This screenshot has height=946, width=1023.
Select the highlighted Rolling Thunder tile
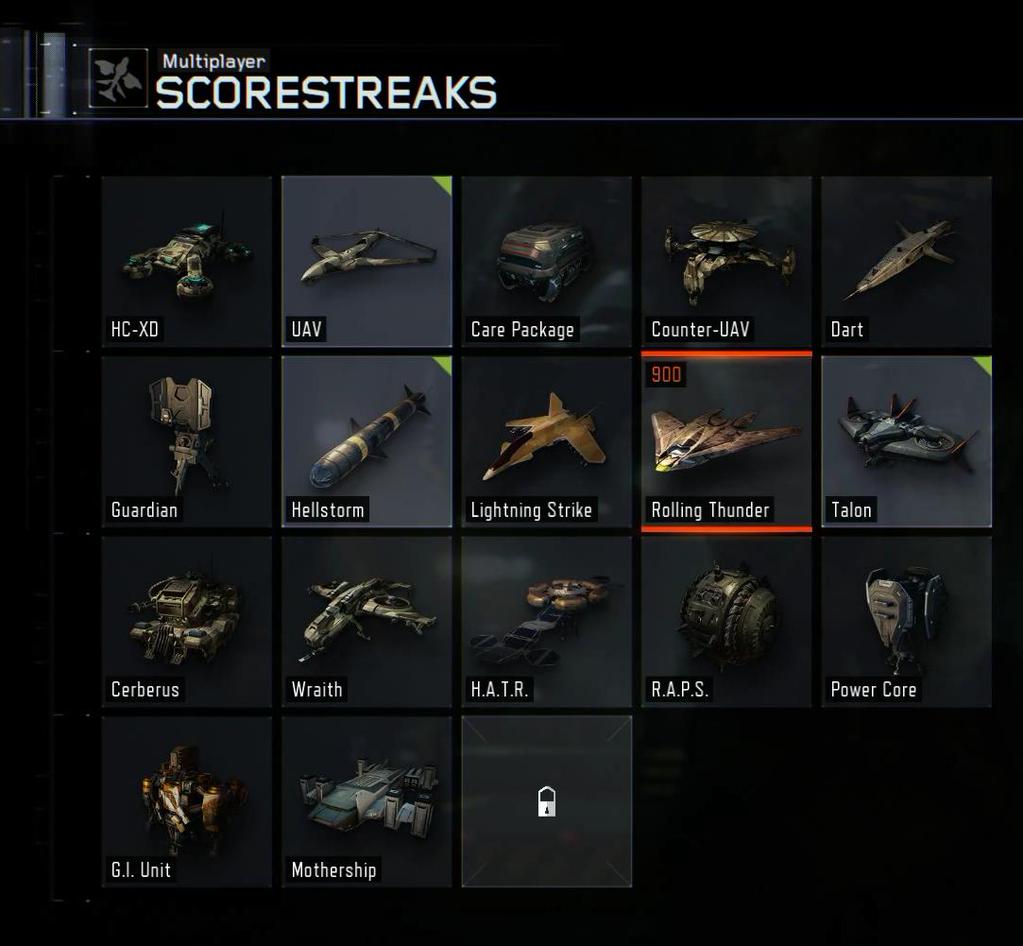pyautogui.click(x=727, y=441)
